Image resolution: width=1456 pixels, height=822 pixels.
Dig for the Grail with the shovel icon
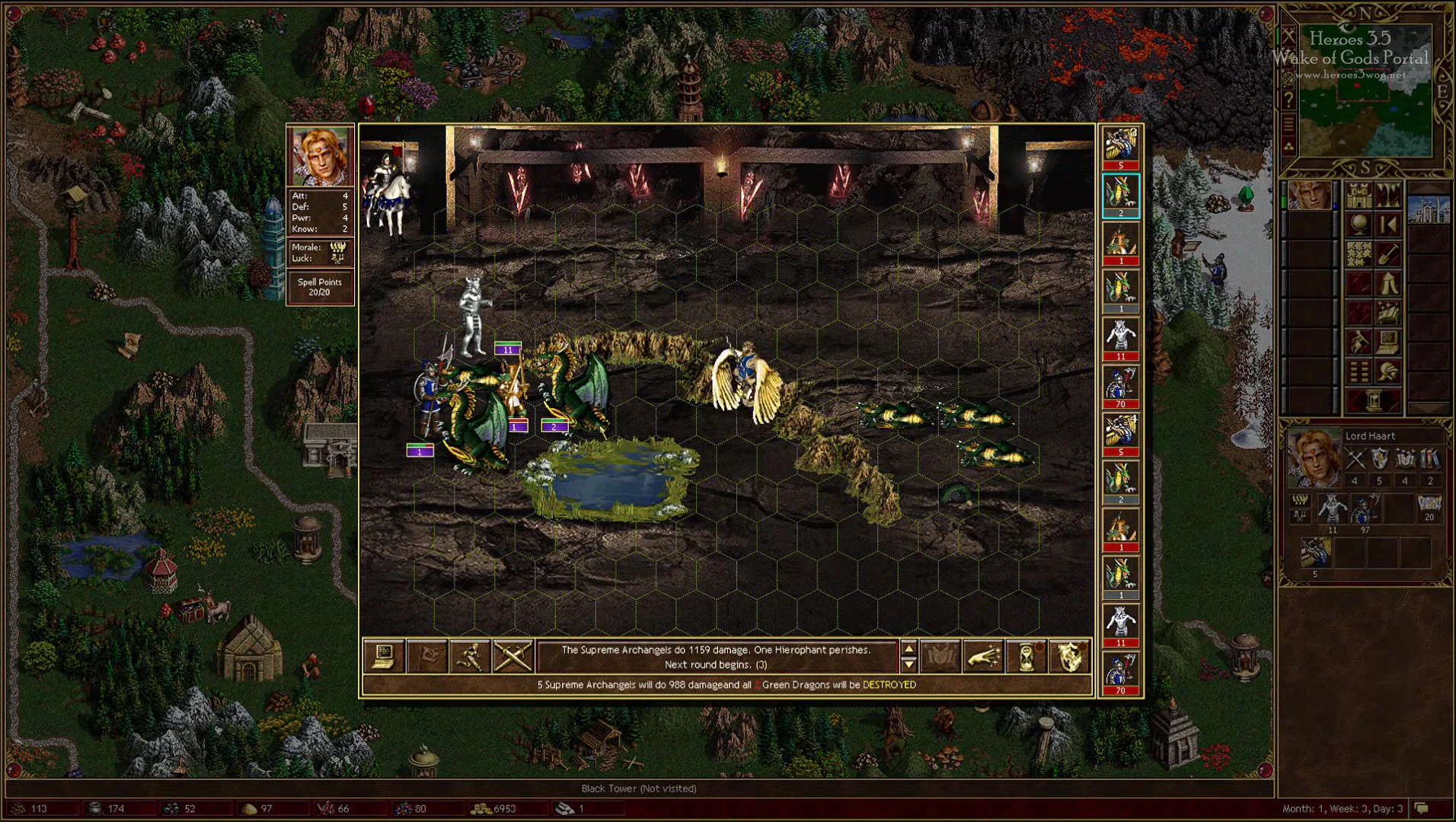1387,253
